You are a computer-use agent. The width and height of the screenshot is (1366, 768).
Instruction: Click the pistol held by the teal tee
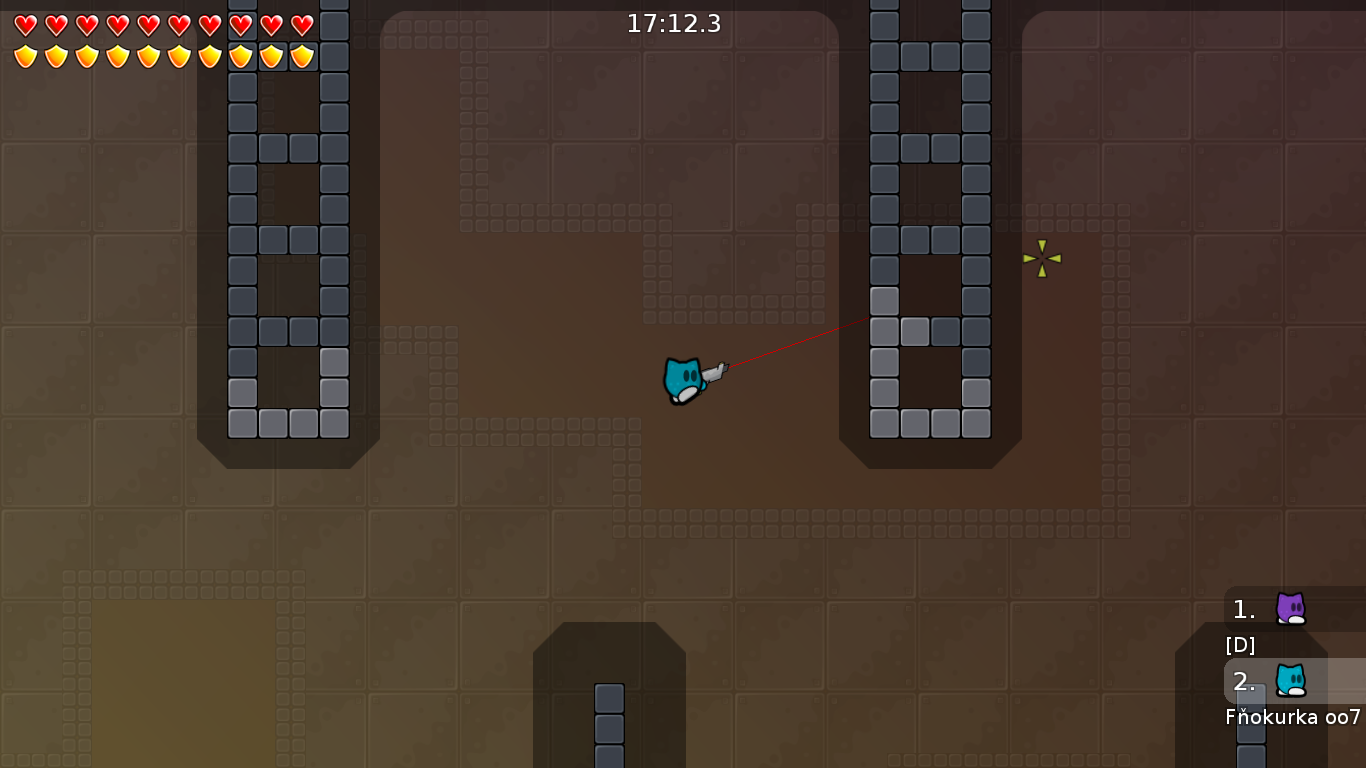(716, 372)
